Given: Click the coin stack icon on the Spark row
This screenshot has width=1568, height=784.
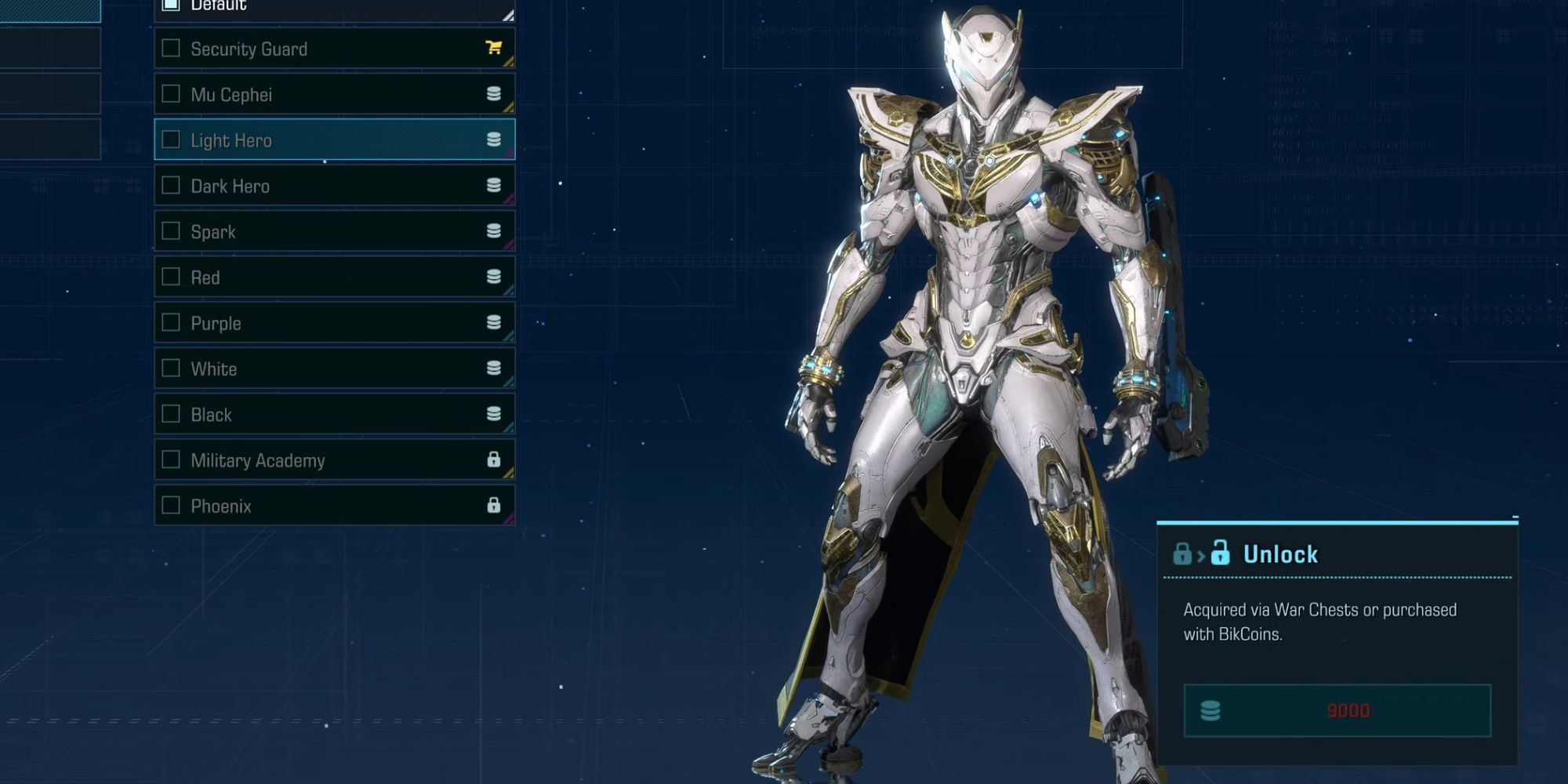Looking at the screenshot, I should pos(494,231).
